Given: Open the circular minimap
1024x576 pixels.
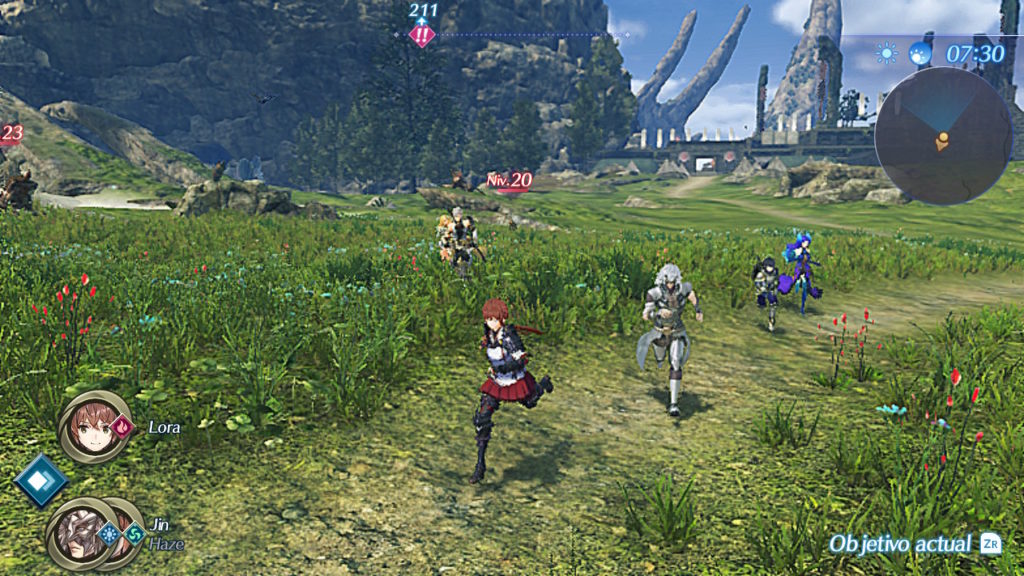Looking at the screenshot, I should tap(942, 137).
